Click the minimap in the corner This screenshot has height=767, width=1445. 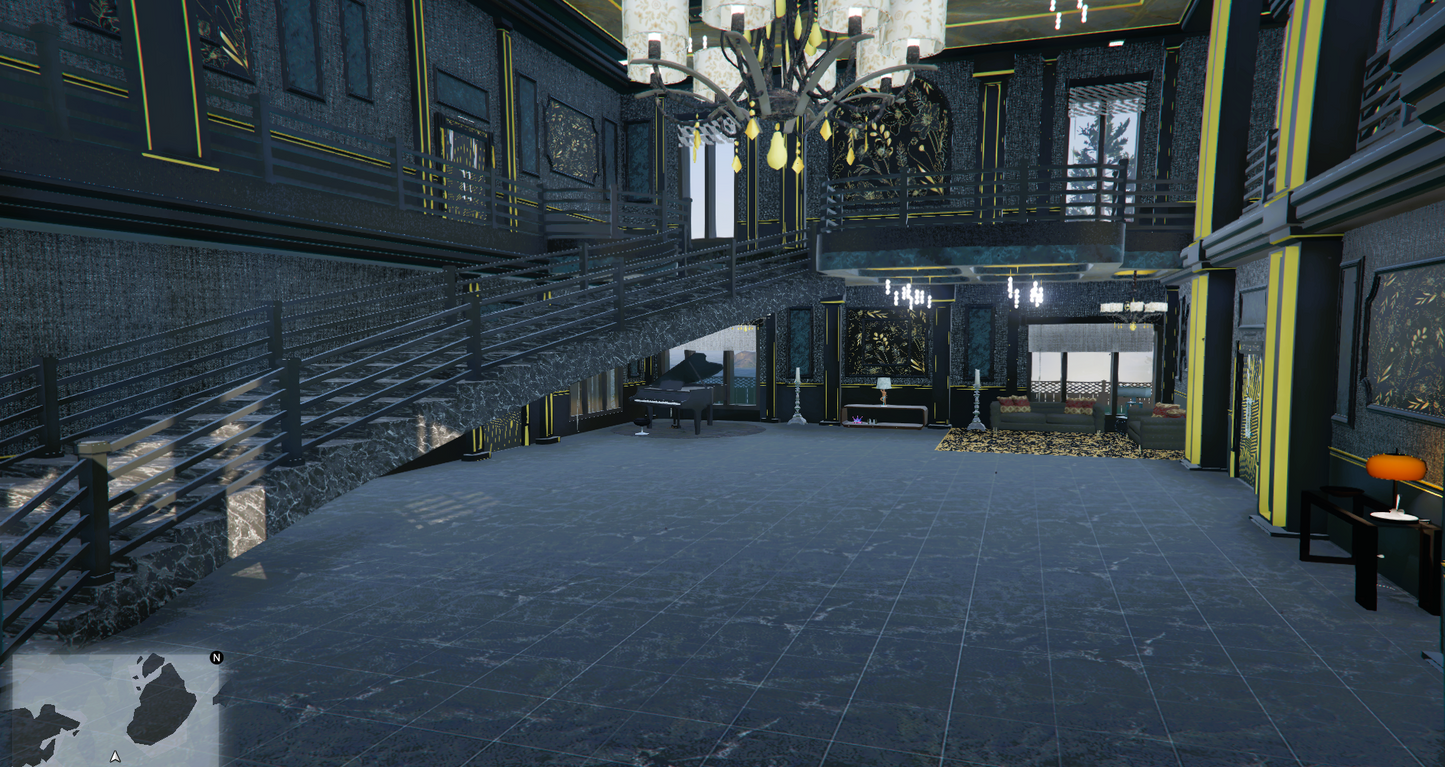(x=115, y=708)
